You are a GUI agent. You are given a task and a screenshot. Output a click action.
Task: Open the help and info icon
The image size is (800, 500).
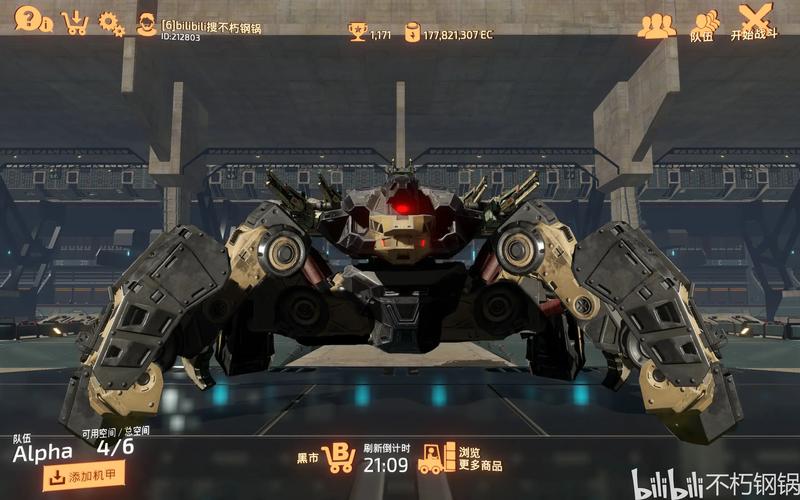coord(32,19)
